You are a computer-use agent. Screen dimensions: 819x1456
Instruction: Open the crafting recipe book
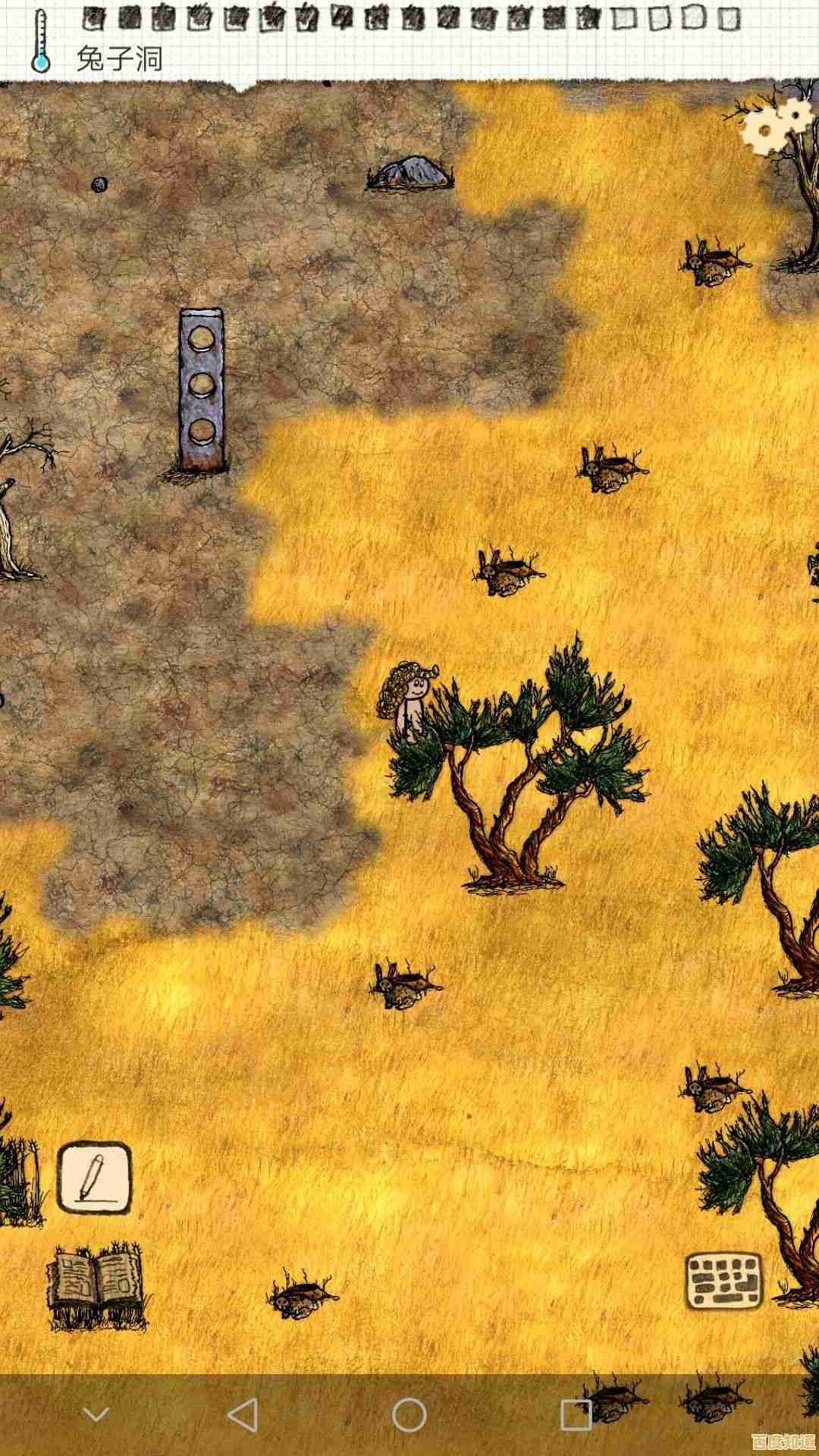pyautogui.click(x=96, y=1281)
